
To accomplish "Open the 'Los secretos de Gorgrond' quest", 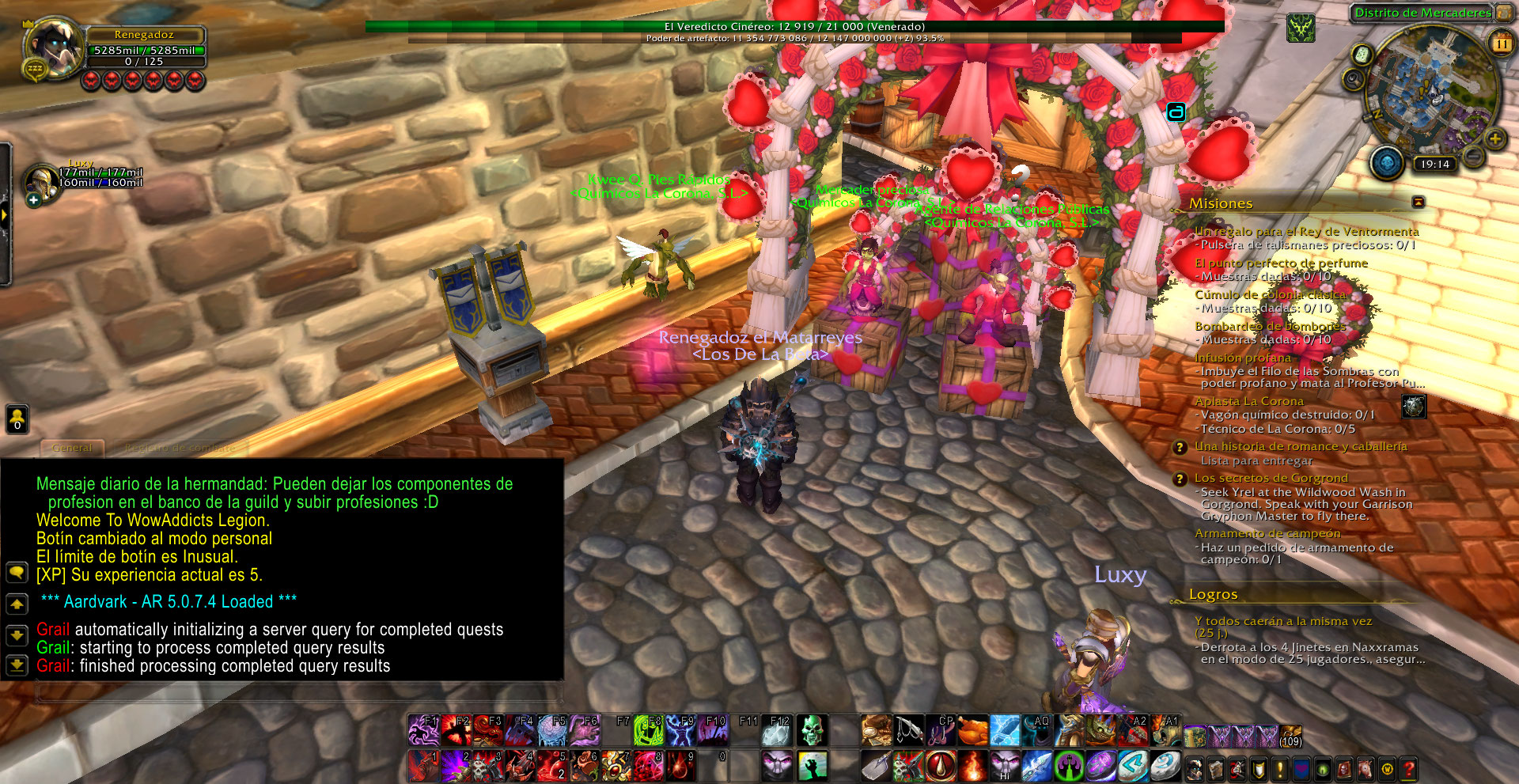I will 1271,479.
